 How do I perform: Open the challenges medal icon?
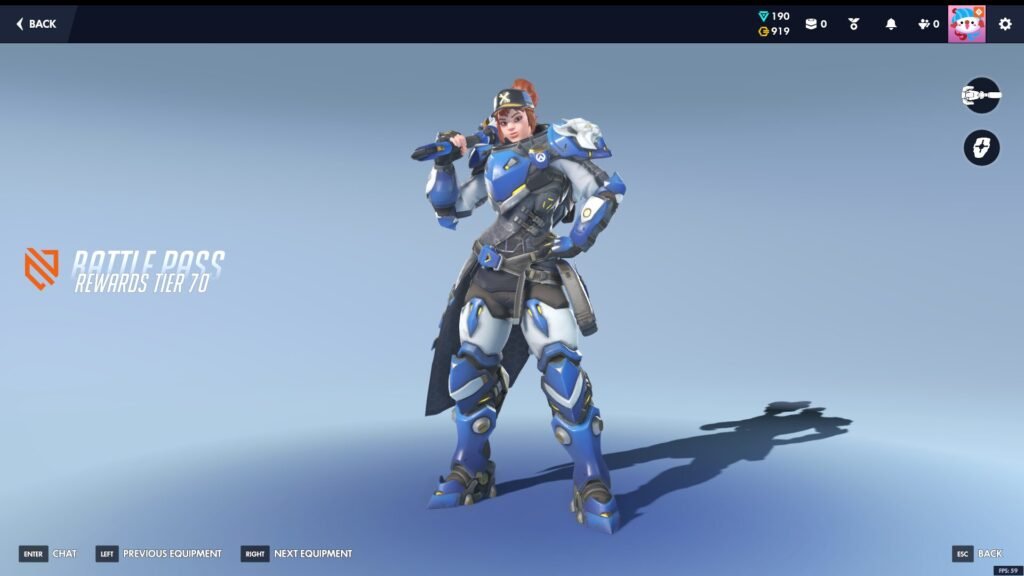coord(854,24)
